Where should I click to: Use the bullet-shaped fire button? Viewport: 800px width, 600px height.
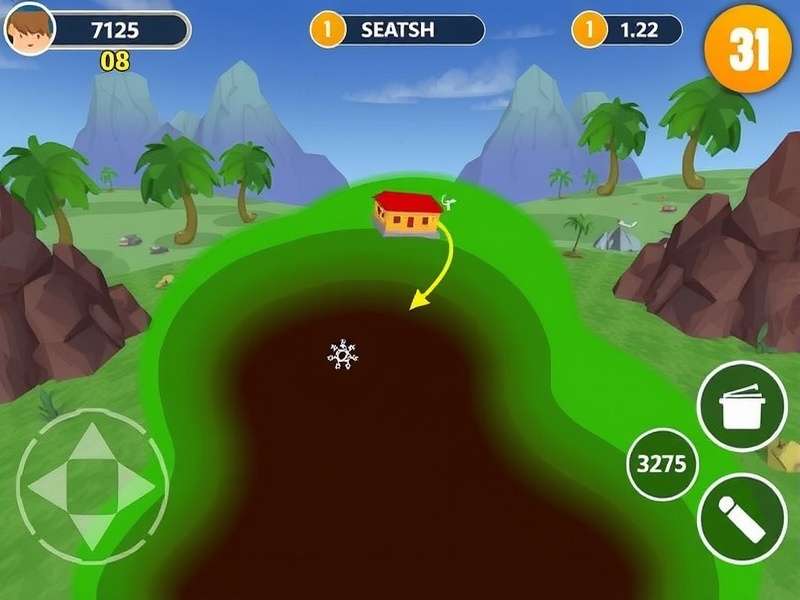(x=741, y=518)
